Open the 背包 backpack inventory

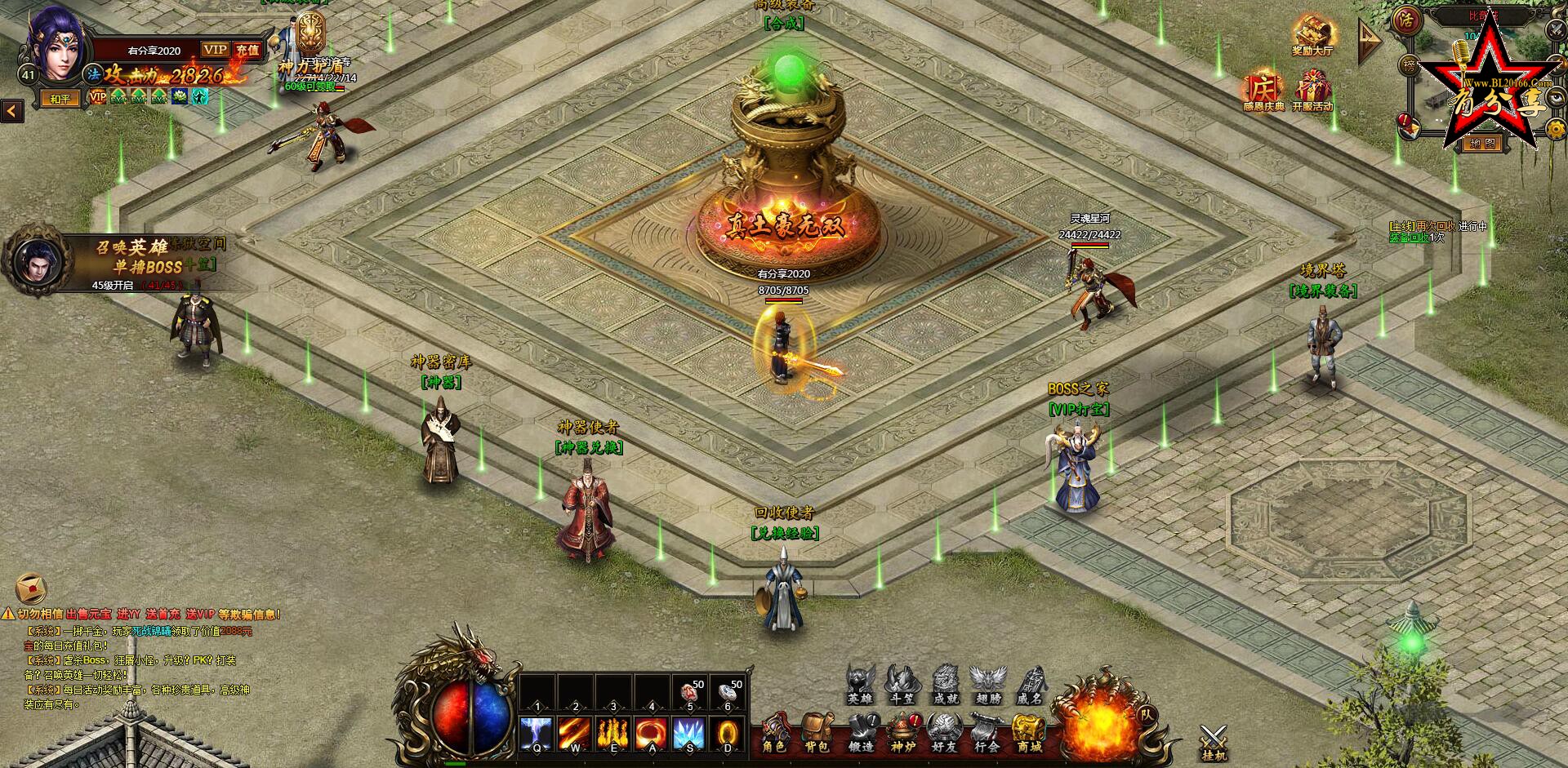coord(817,732)
